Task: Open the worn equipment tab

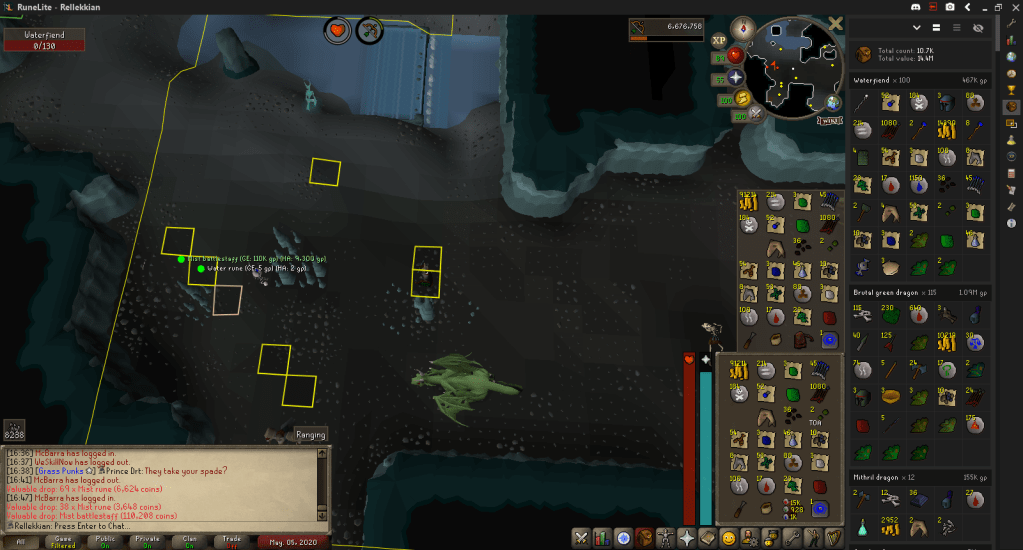Action: [x=666, y=538]
